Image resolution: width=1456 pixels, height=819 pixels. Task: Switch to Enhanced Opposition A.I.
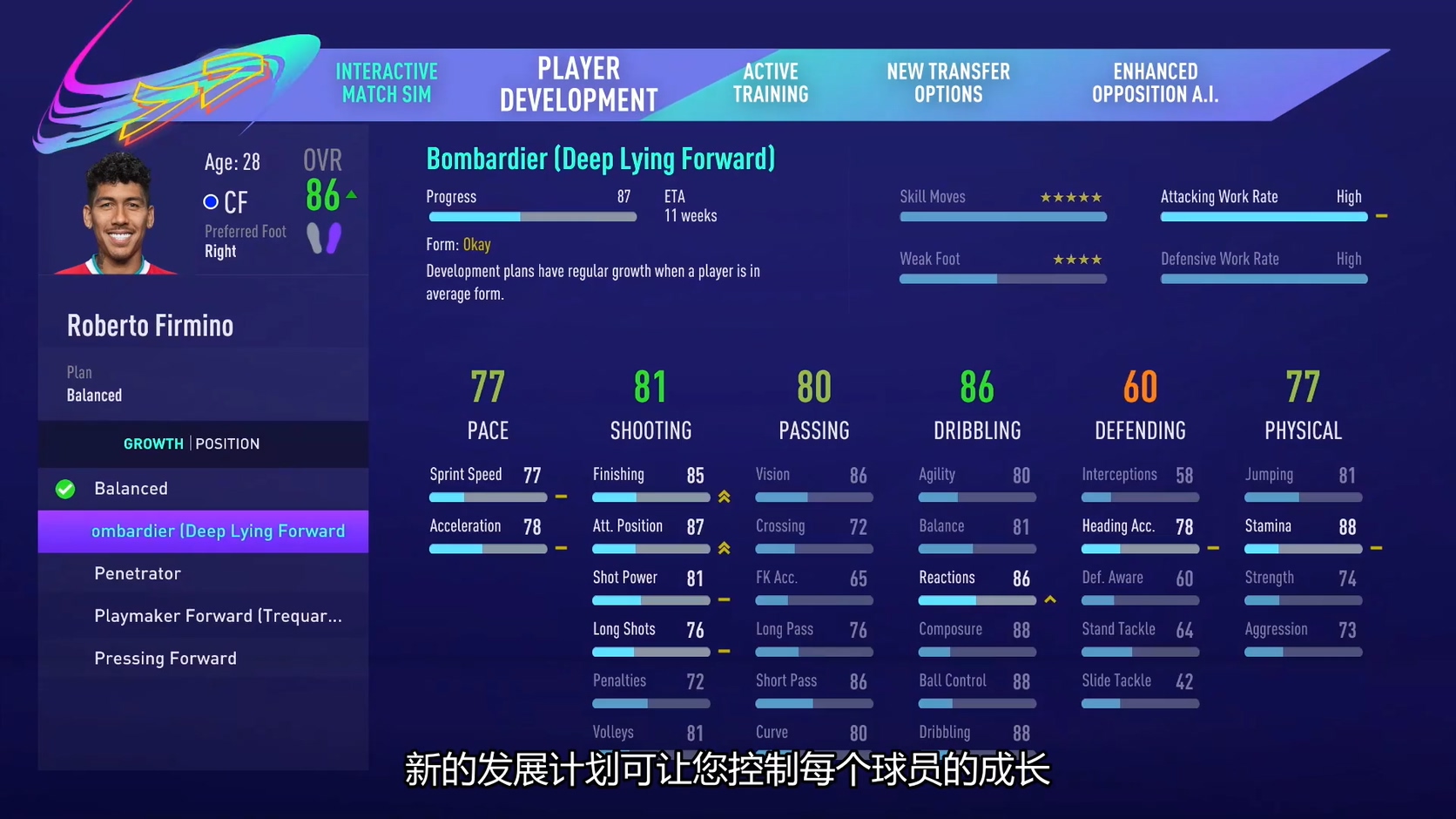[x=1155, y=83]
